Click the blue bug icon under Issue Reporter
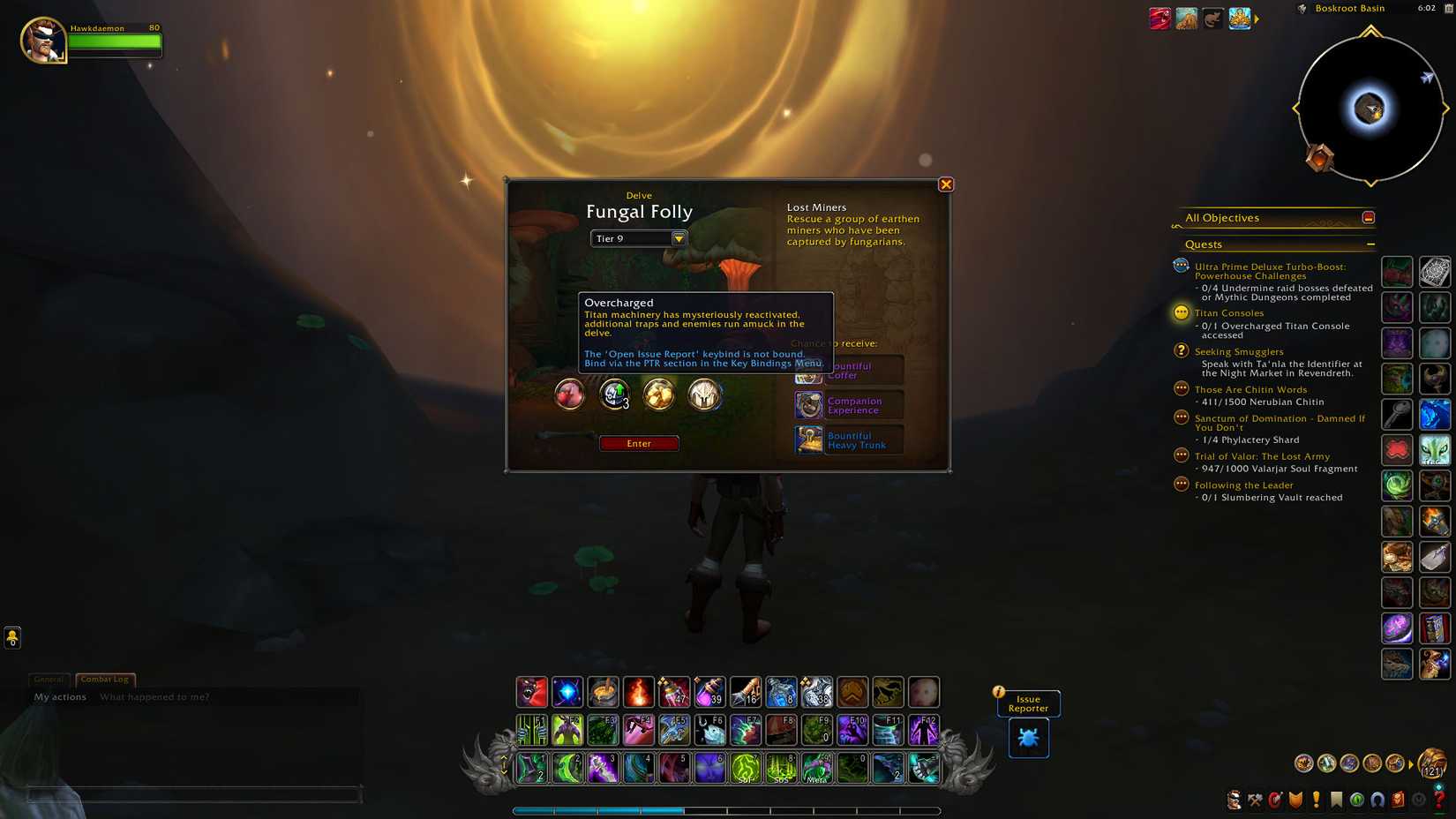The width and height of the screenshot is (1456, 819). pos(1027,738)
